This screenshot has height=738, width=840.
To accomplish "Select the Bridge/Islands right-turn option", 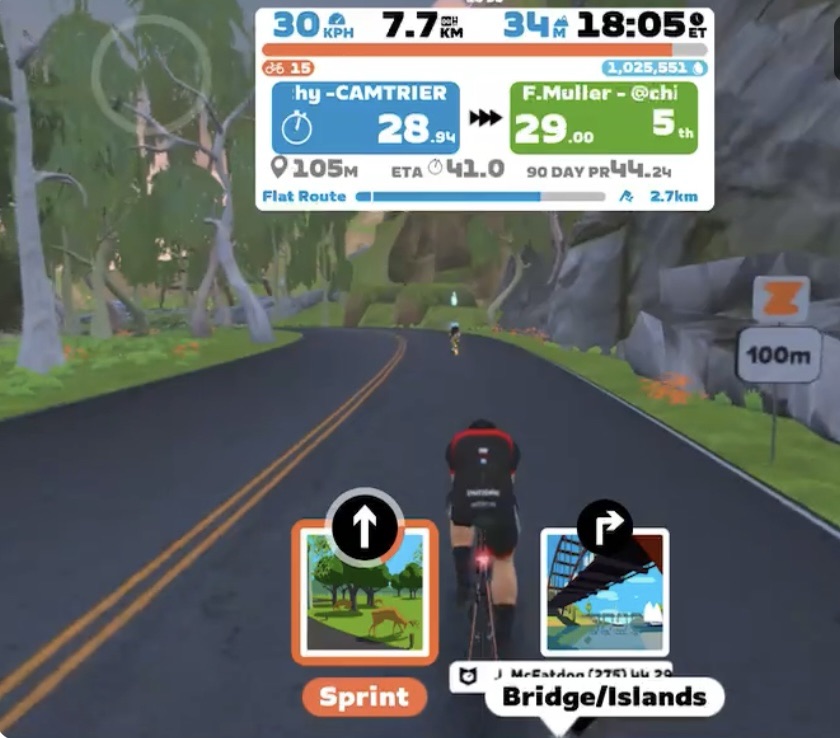I will [604, 593].
